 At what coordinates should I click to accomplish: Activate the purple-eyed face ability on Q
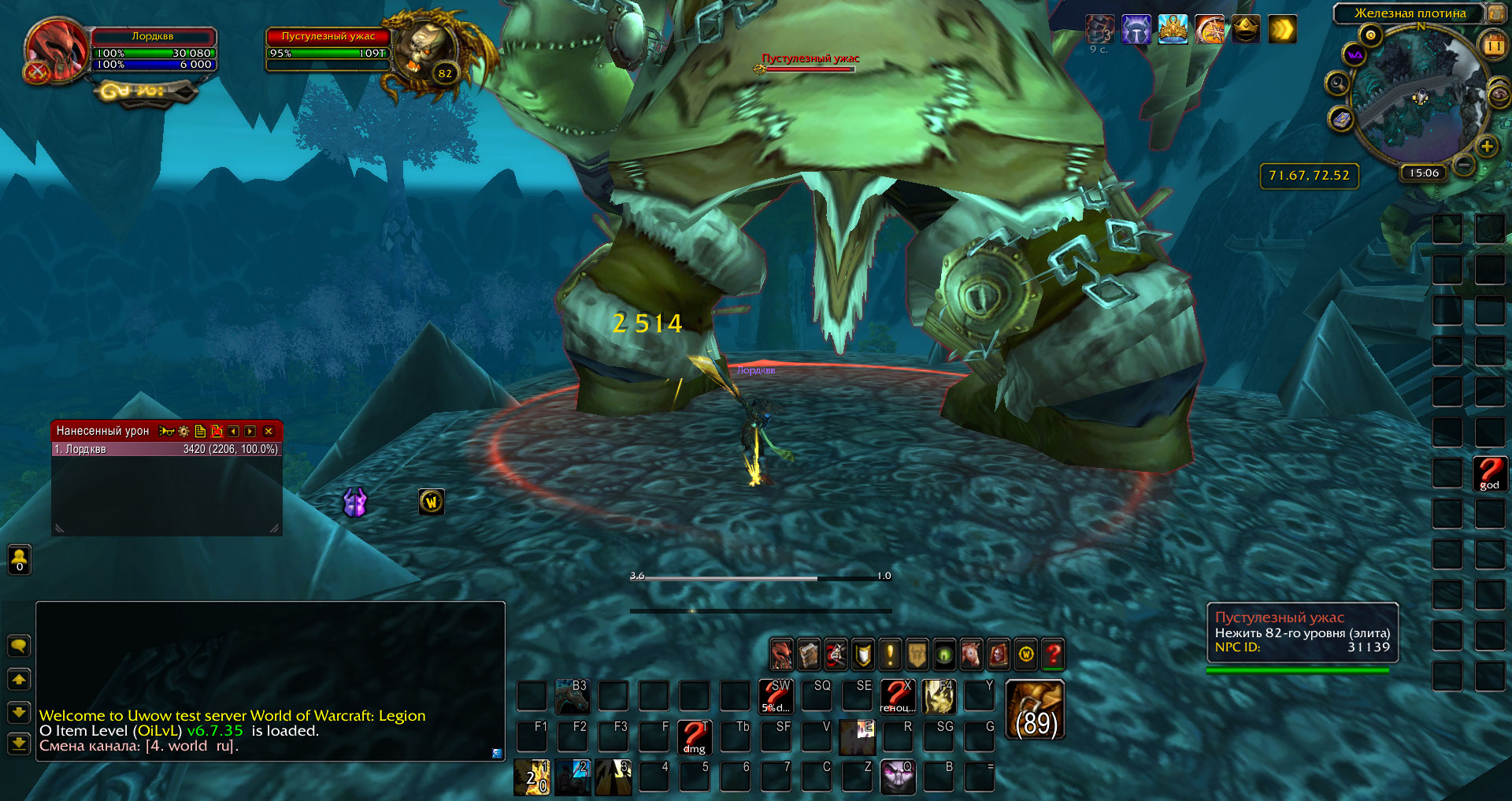pyautogui.click(x=897, y=777)
